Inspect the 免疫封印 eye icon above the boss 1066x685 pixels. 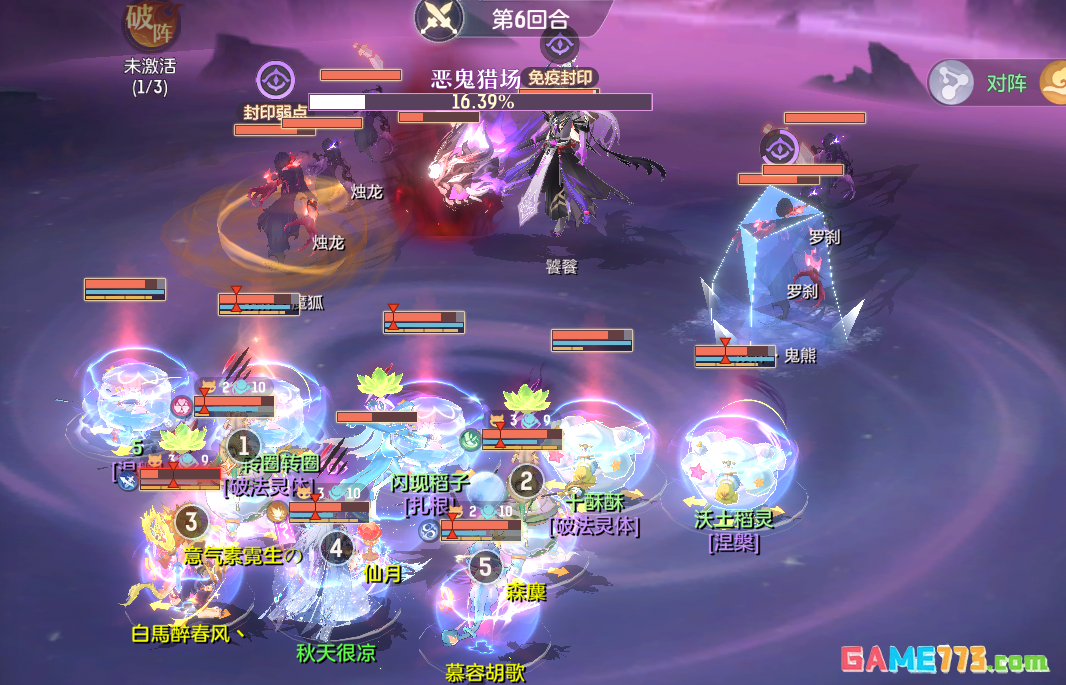pos(560,45)
